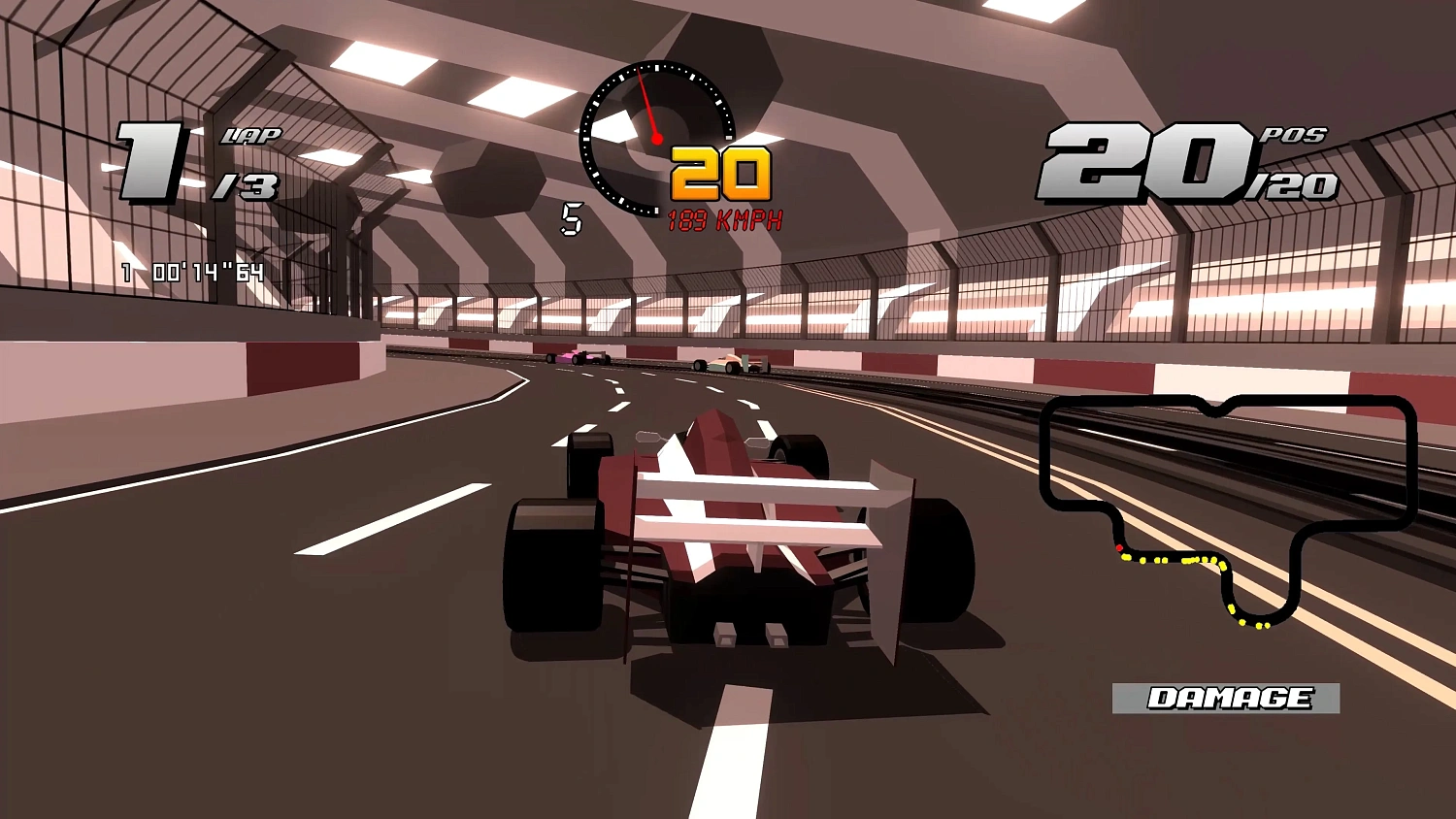
Task: Select the gear indicator showing 5
Action: click(x=572, y=219)
